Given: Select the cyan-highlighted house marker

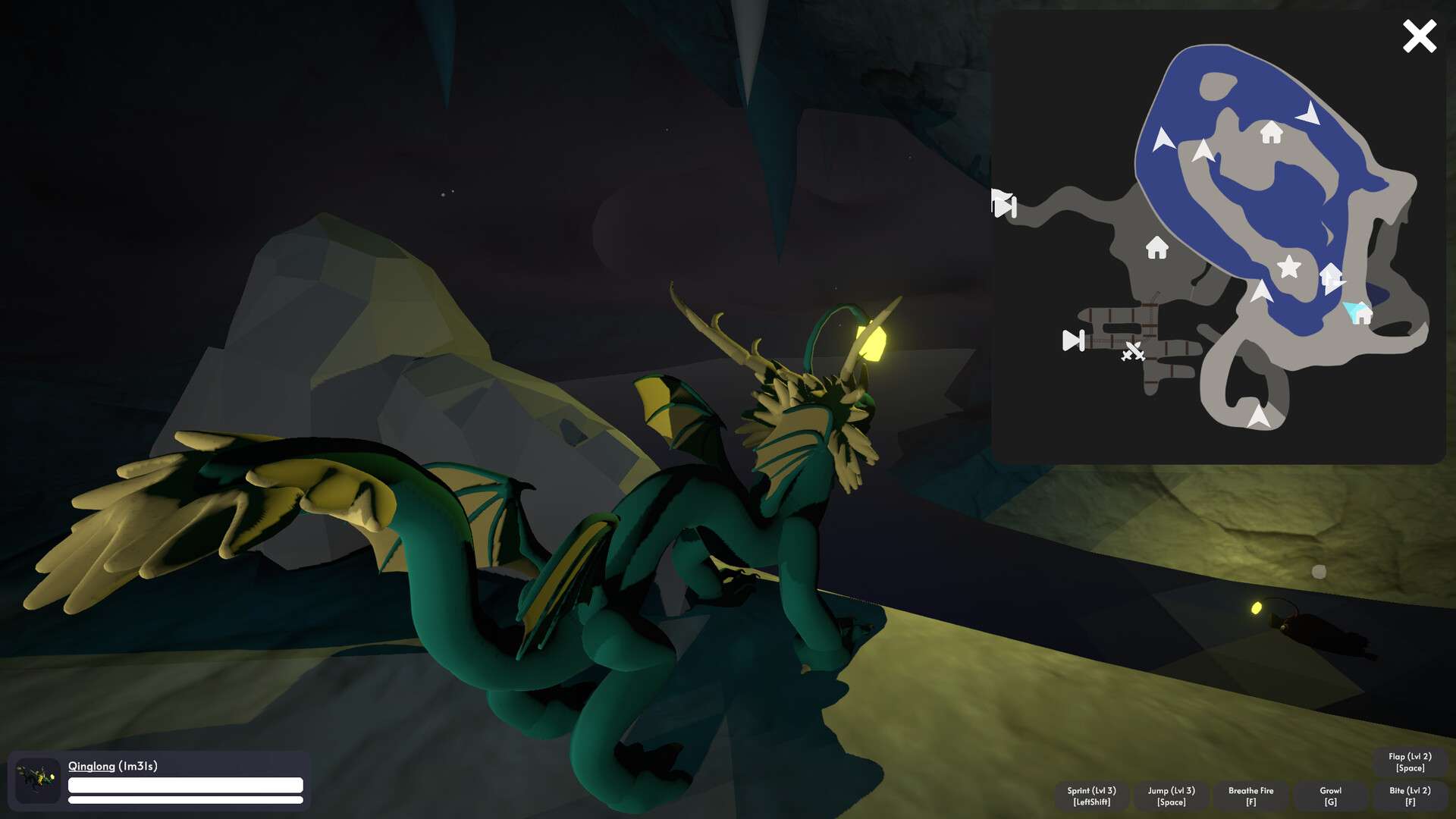Looking at the screenshot, I should click(x=1362, y=313).
